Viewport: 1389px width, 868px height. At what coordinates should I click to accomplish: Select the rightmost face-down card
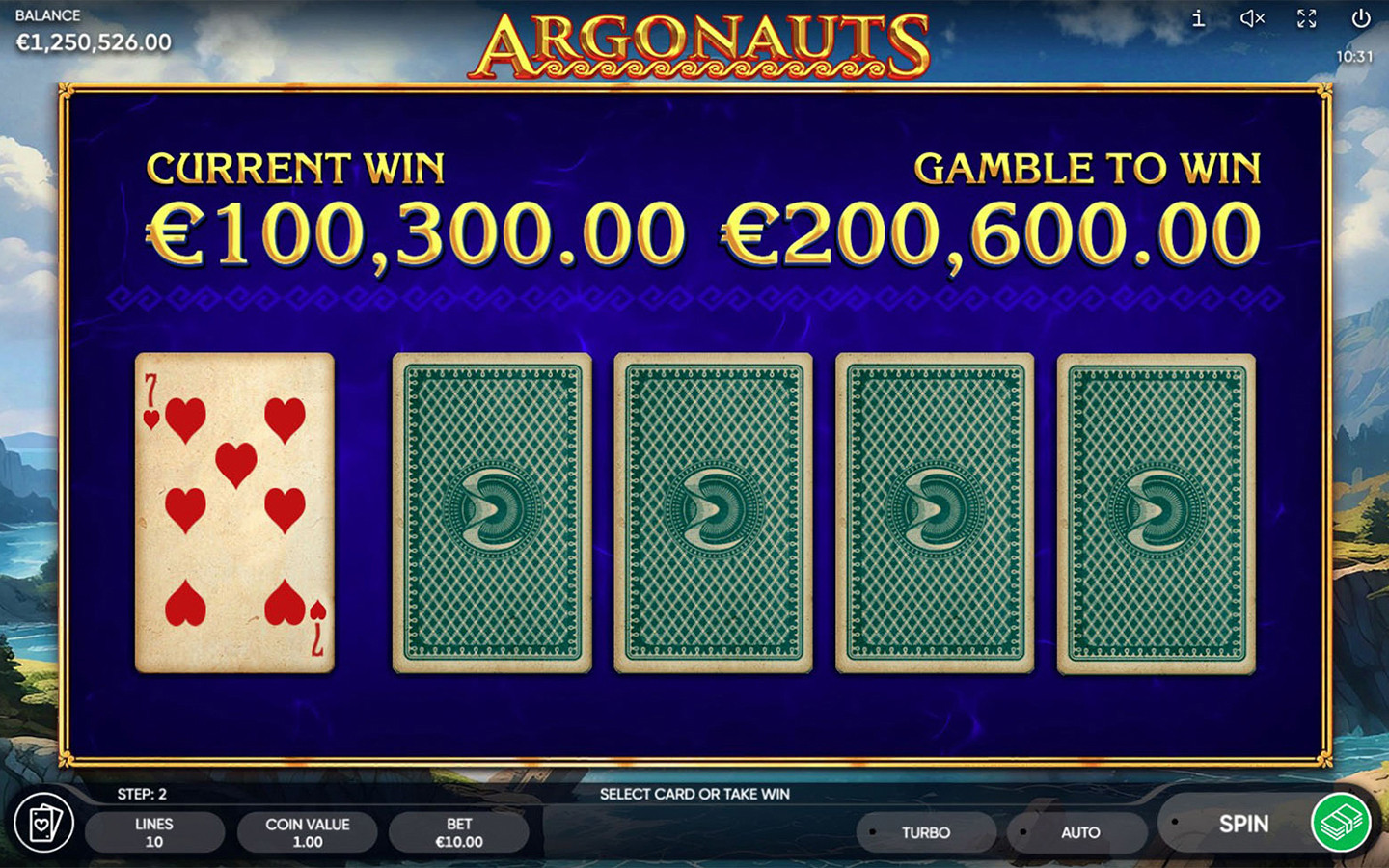(x=1154, y=510)
